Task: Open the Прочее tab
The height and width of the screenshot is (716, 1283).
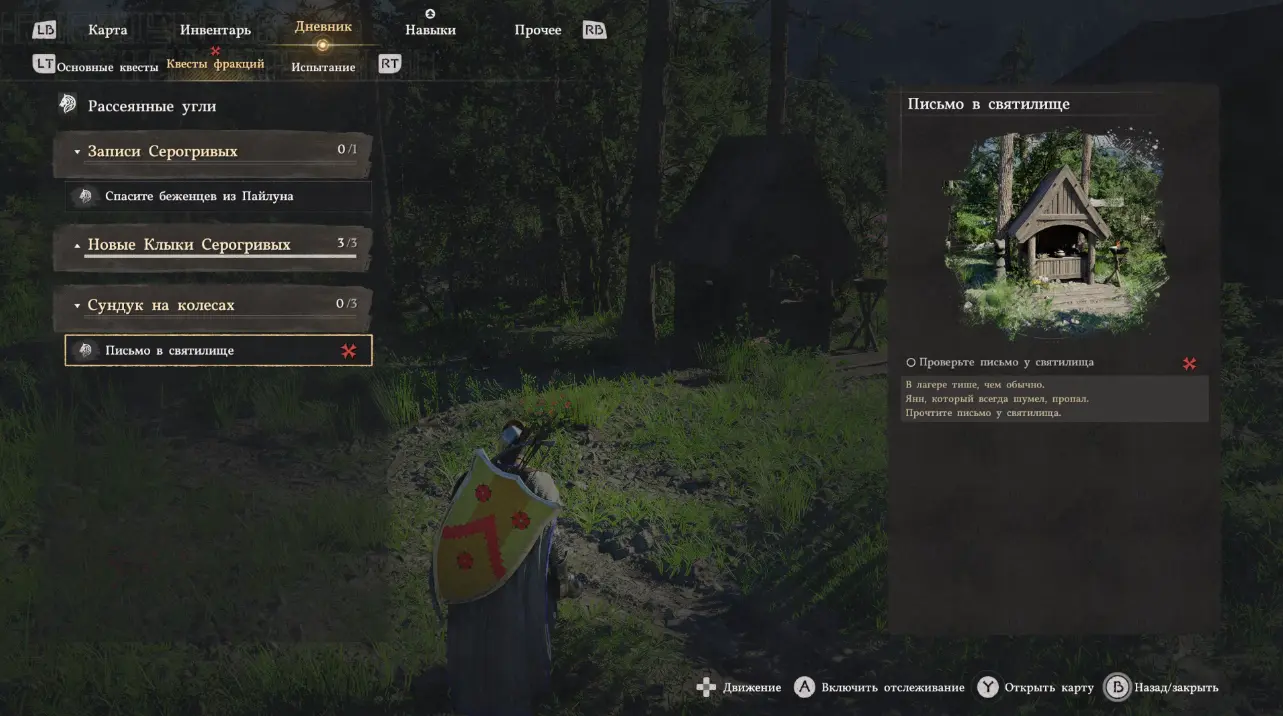Action: click(x=538, y=30)
